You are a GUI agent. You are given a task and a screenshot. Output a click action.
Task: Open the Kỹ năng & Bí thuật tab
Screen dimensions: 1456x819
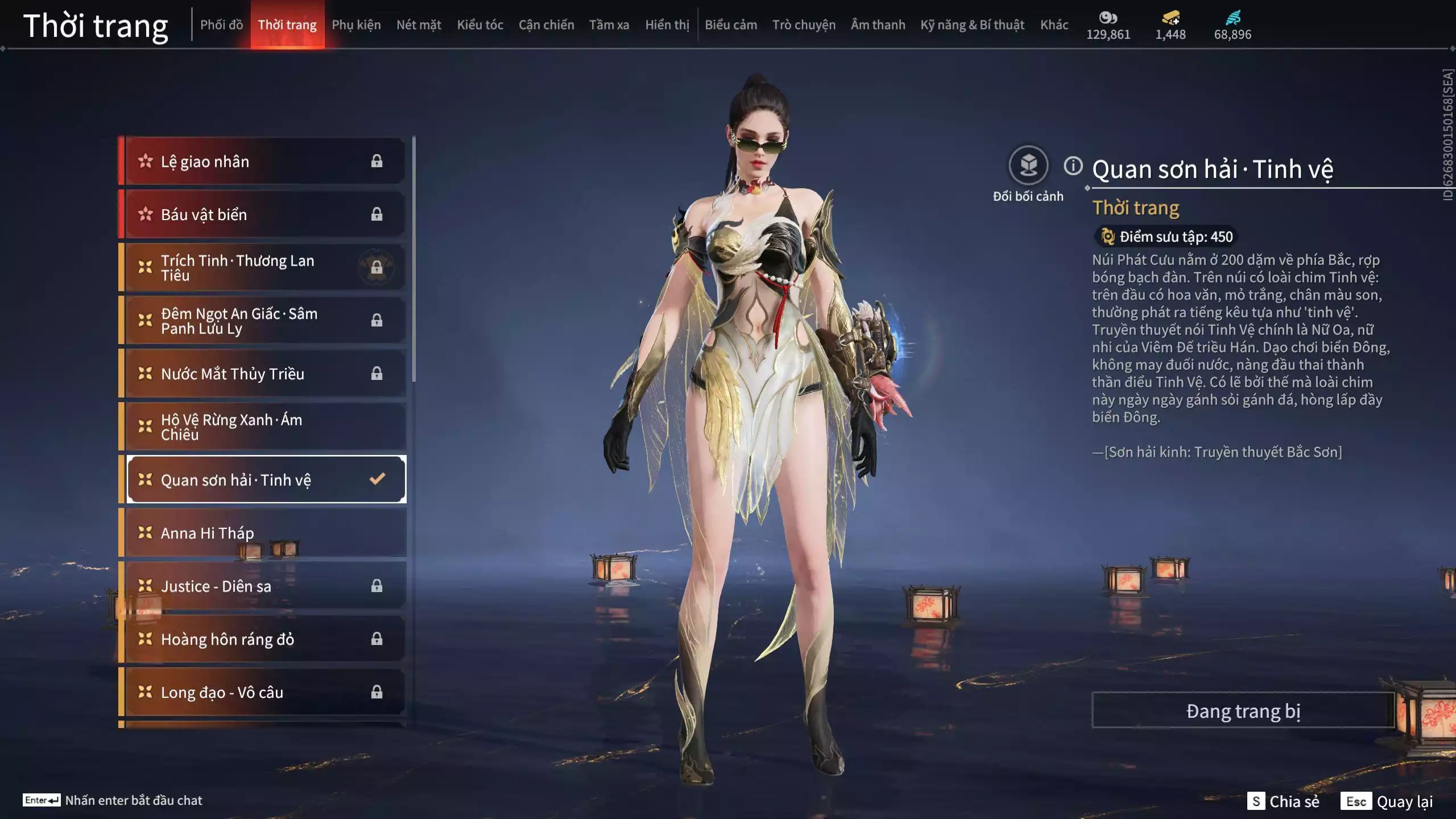972,25
